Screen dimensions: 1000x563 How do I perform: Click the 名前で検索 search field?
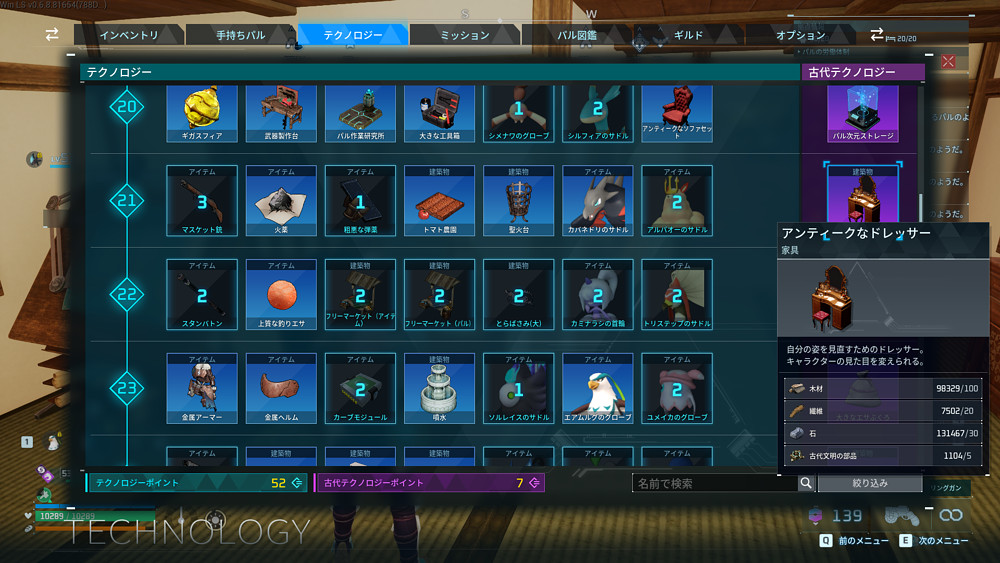[715, 483]
